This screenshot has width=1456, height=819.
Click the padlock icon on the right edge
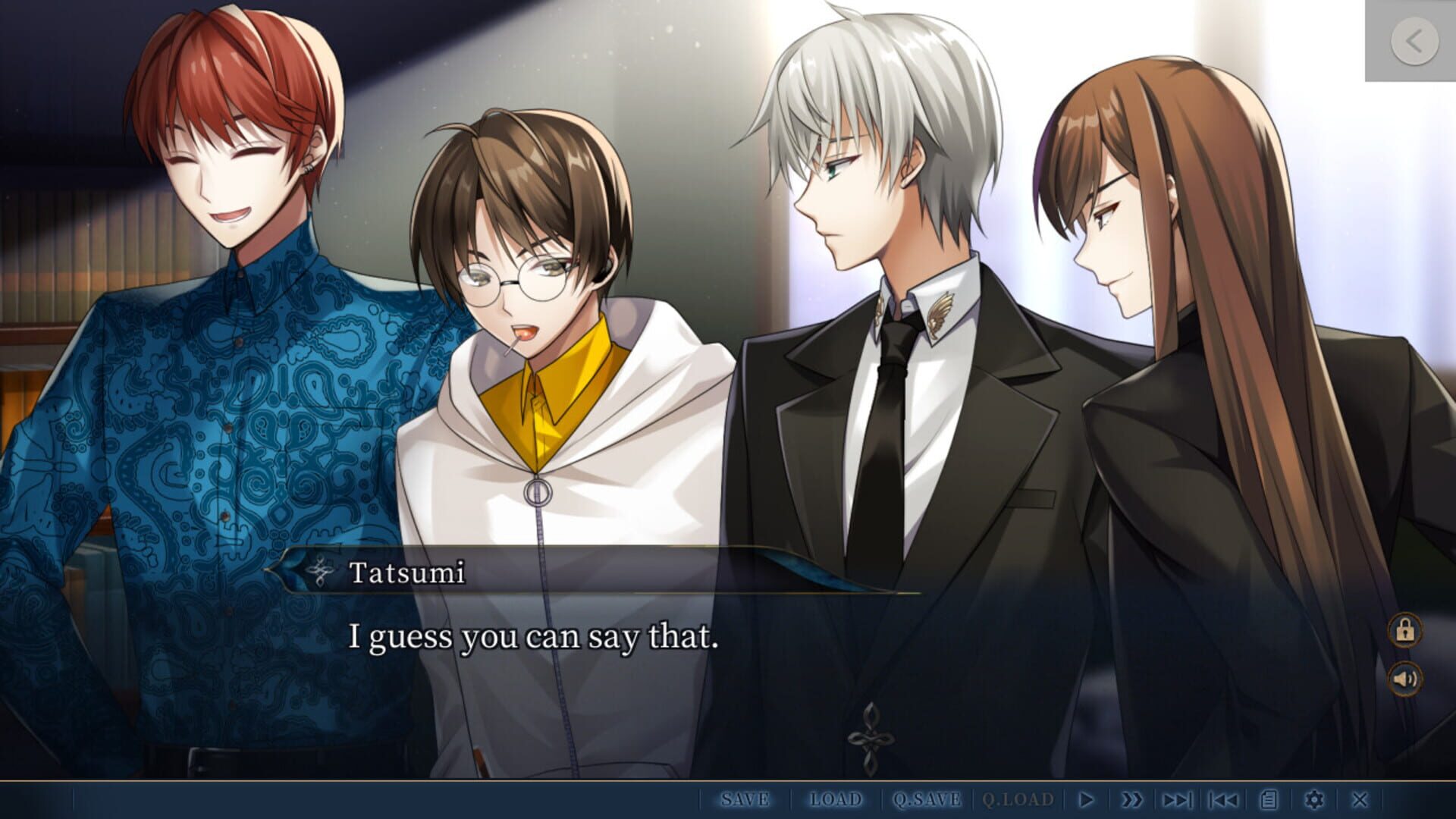click(x=1404, y=629)
